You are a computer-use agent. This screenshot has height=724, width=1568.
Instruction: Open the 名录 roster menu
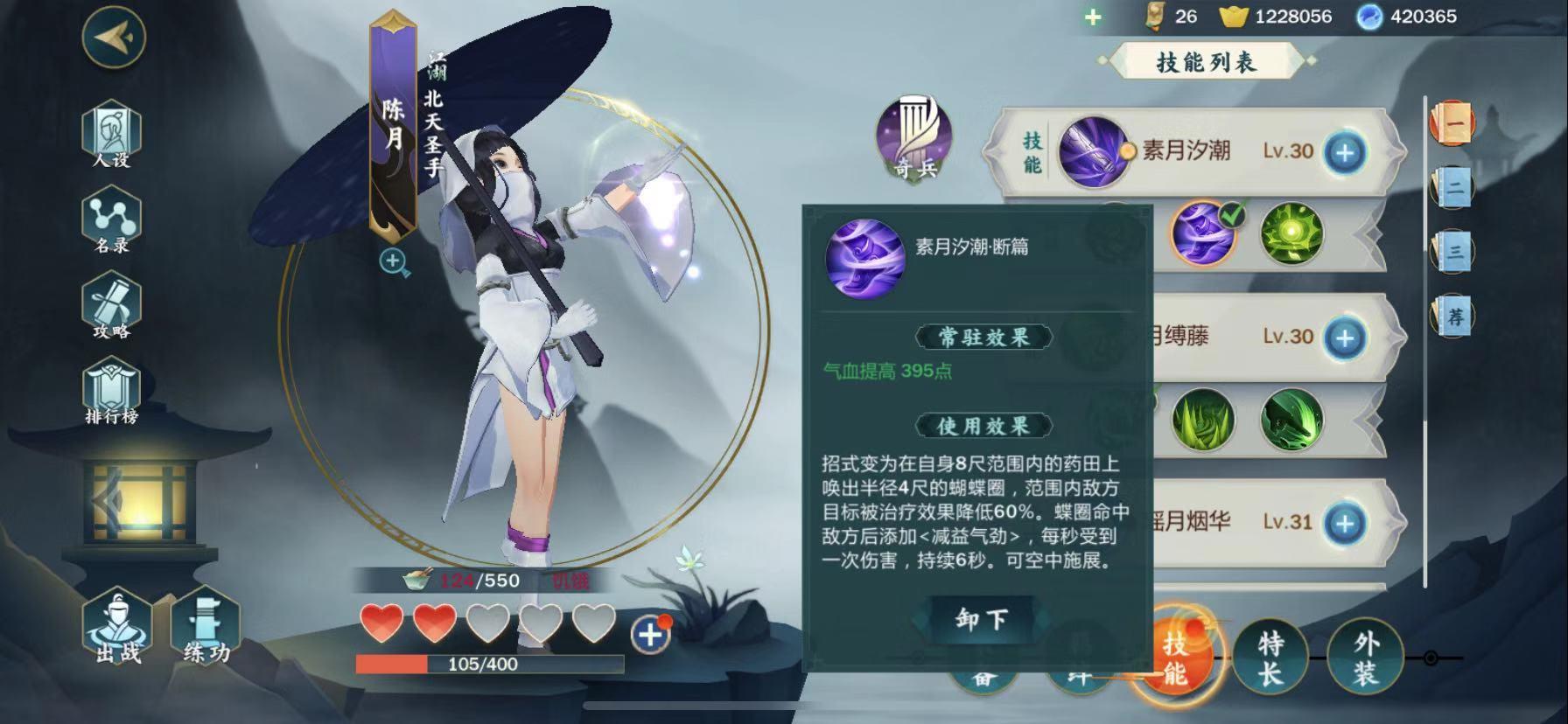pos(111,220)
